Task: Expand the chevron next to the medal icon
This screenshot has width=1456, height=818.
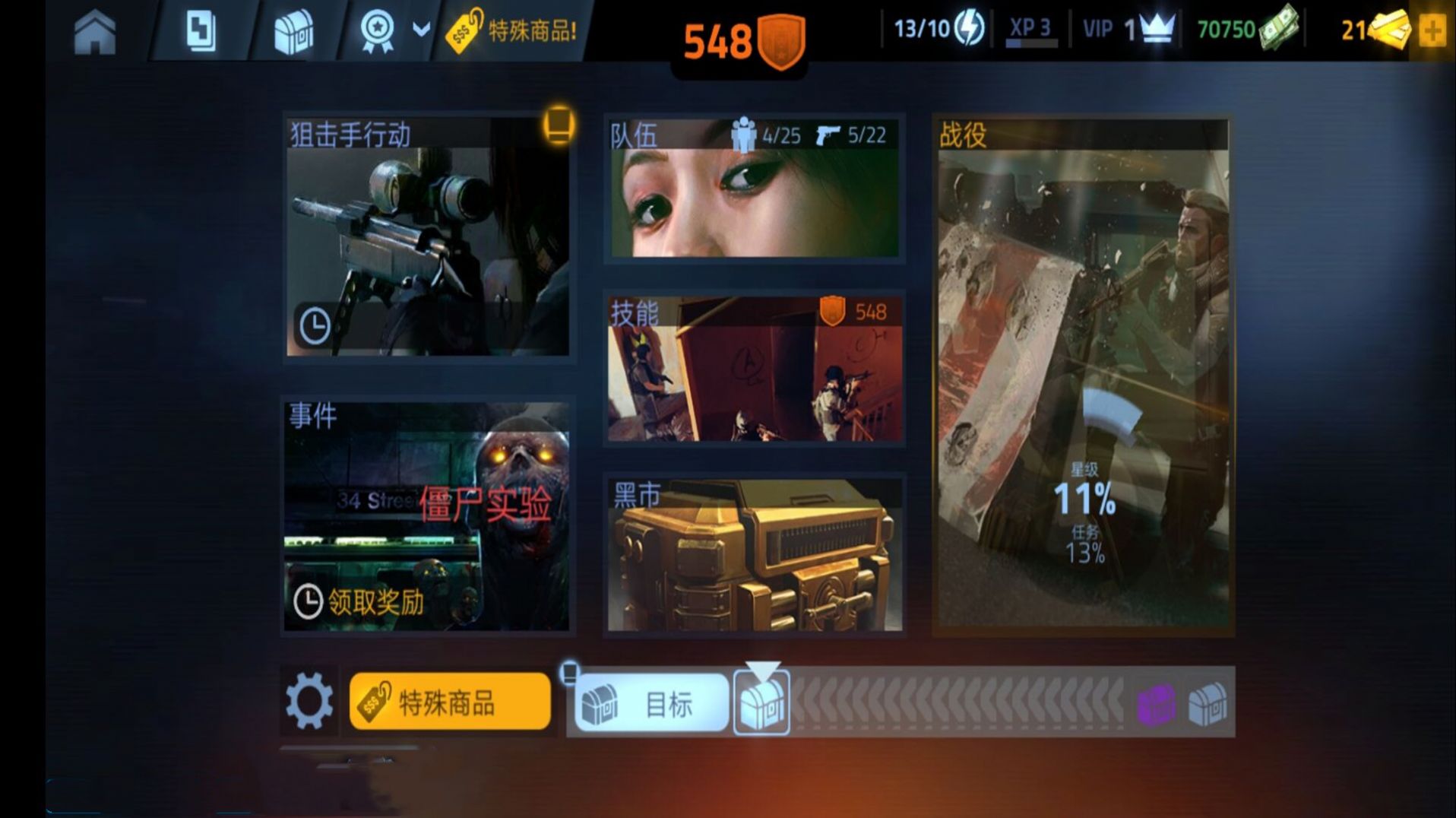Action: pyautogui.click(x=418, y=30)
